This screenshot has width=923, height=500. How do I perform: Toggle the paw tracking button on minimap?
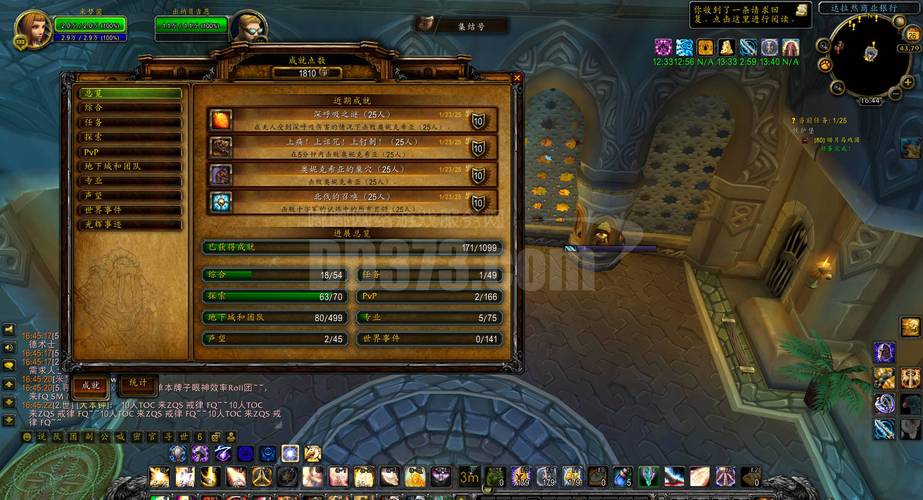point(825,65)
